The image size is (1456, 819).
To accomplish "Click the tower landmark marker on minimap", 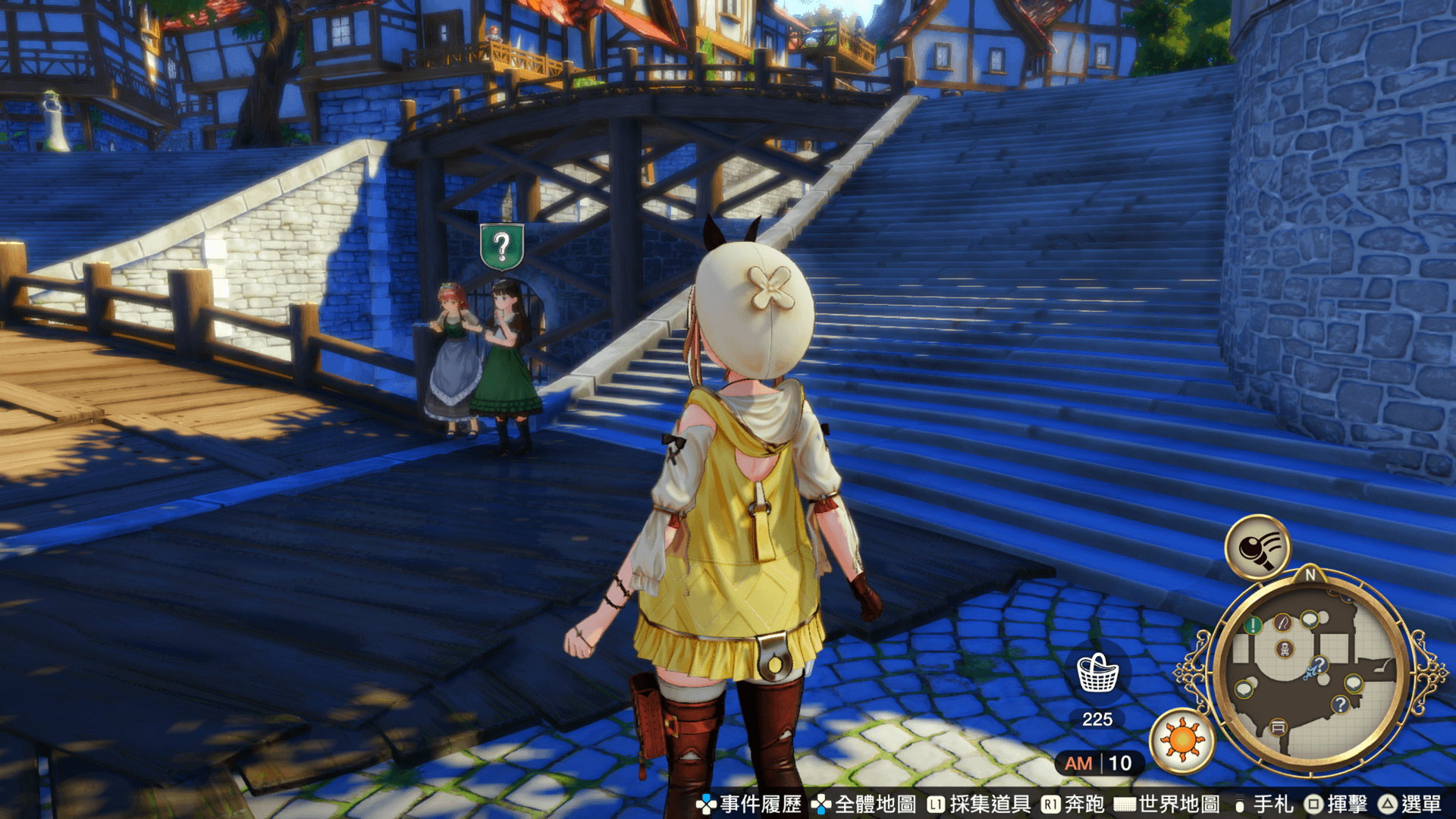I will pos(1285,649).
